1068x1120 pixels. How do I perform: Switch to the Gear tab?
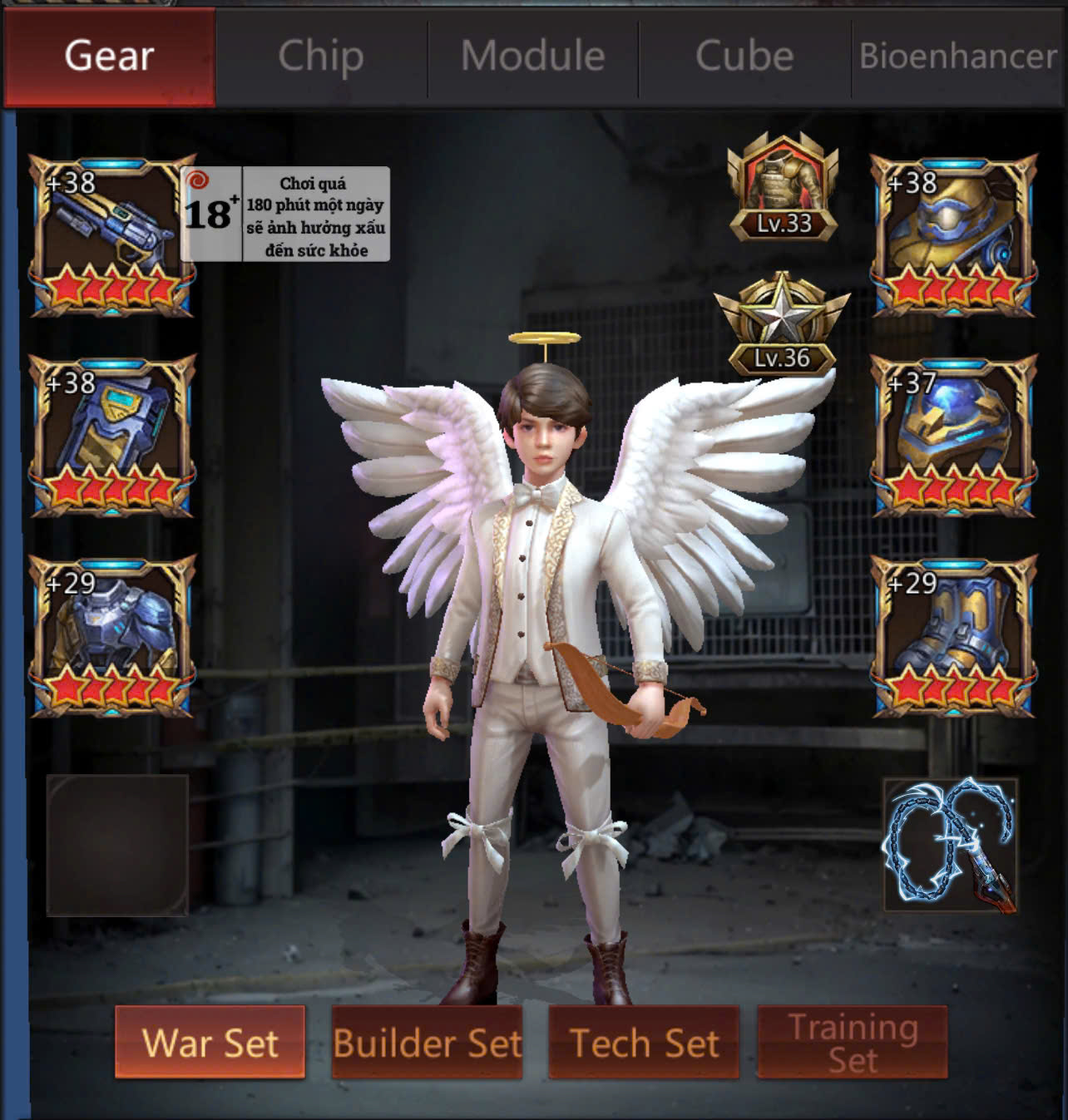pos(109,57)
